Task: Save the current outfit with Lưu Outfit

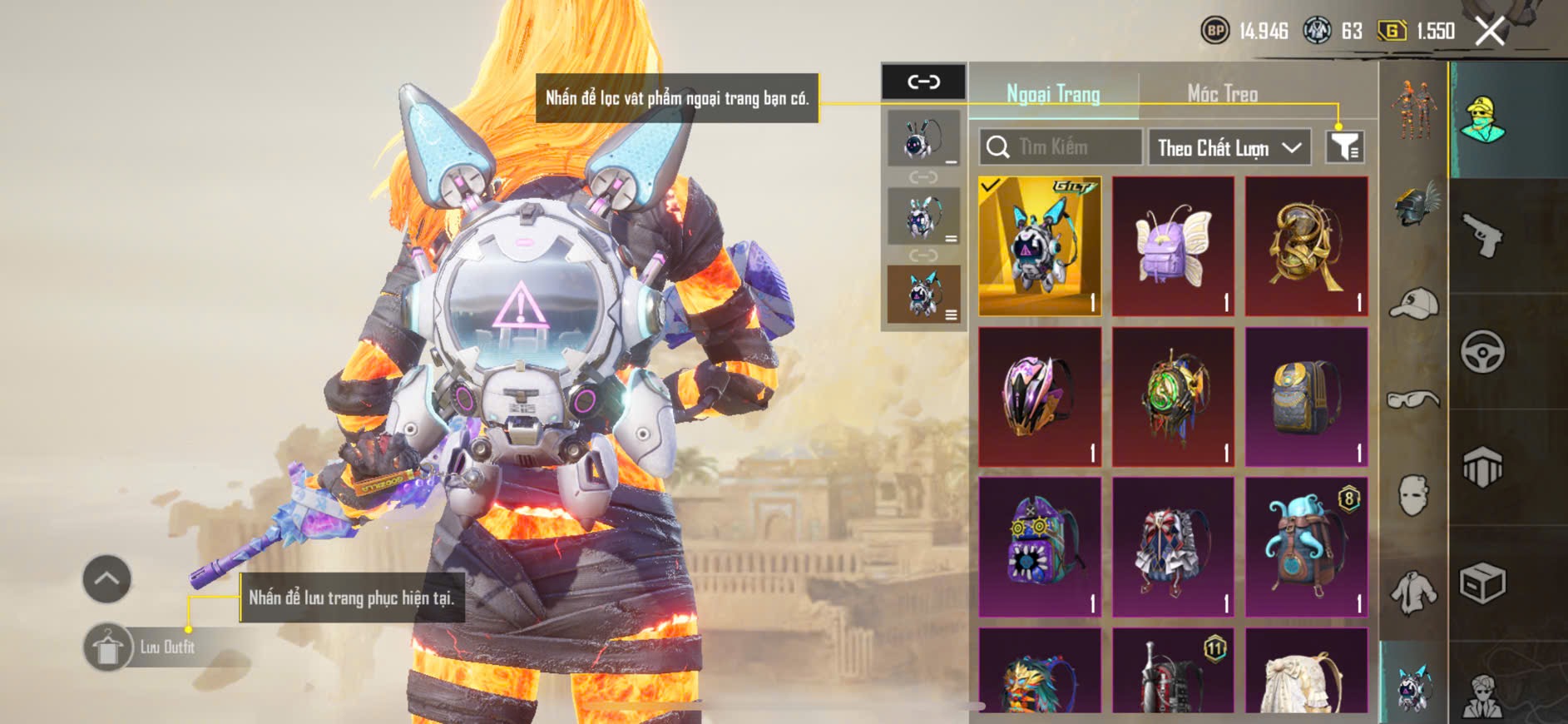Action: click(108, 647)
